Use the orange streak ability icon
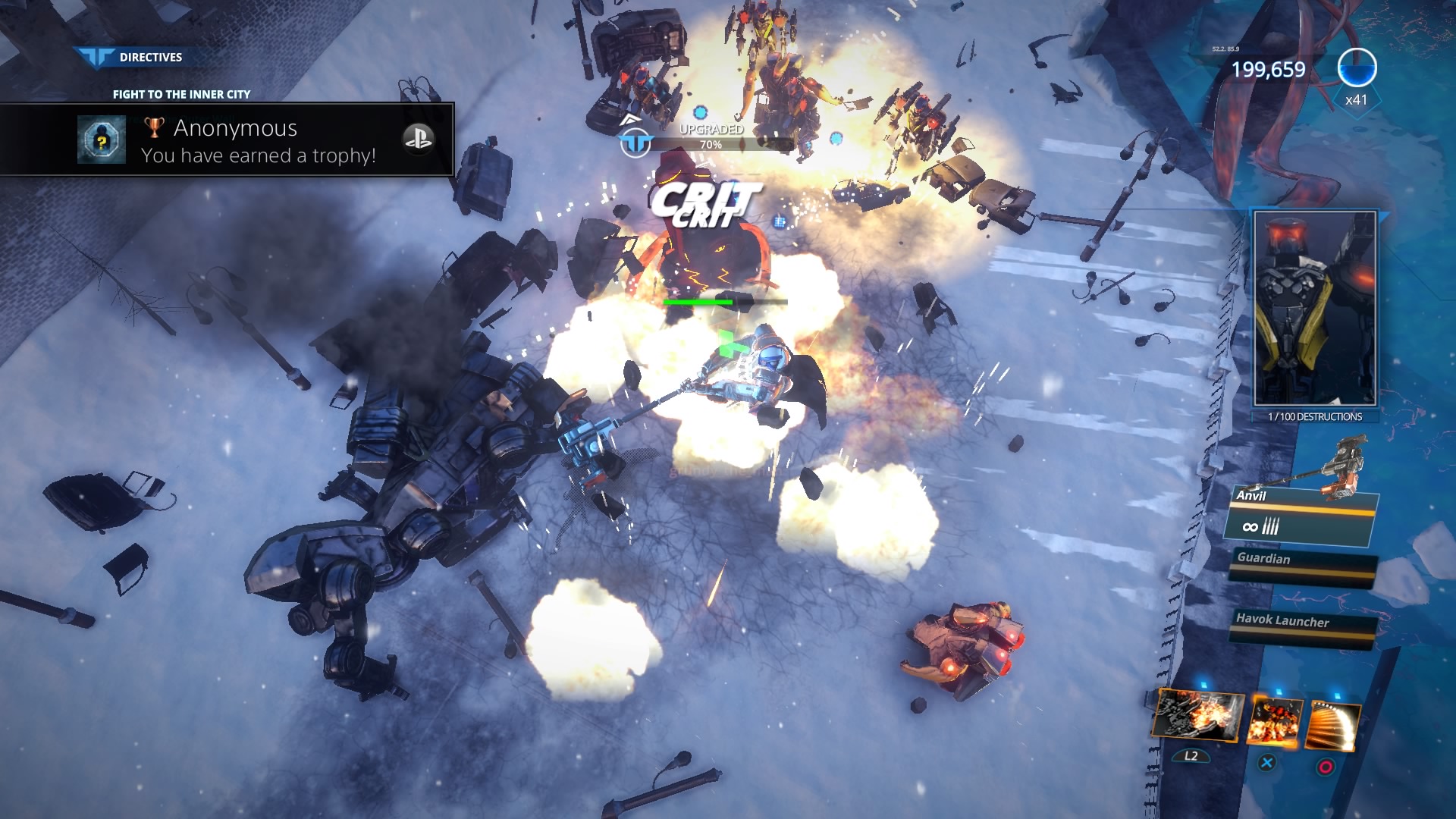 [x=1332, y=726]
